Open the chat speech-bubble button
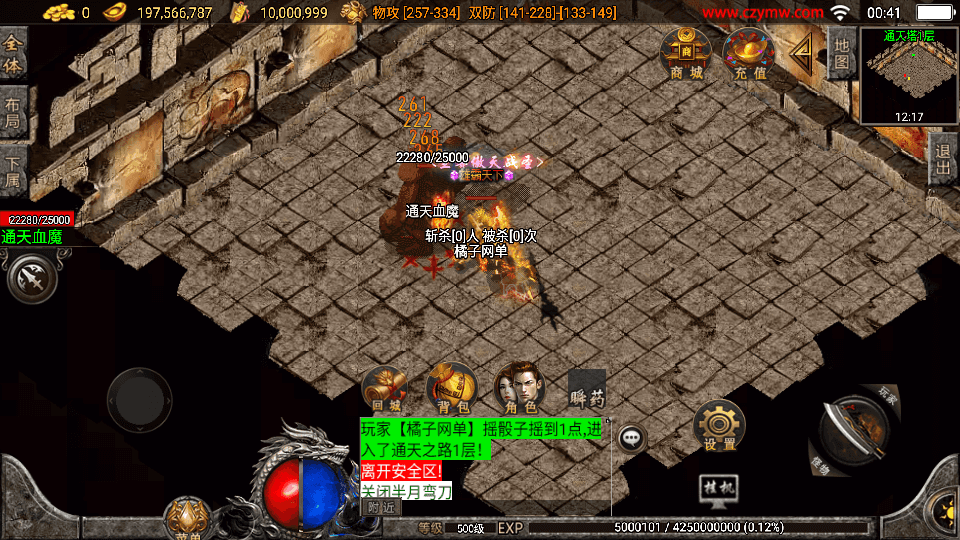 tap(631, 437)
